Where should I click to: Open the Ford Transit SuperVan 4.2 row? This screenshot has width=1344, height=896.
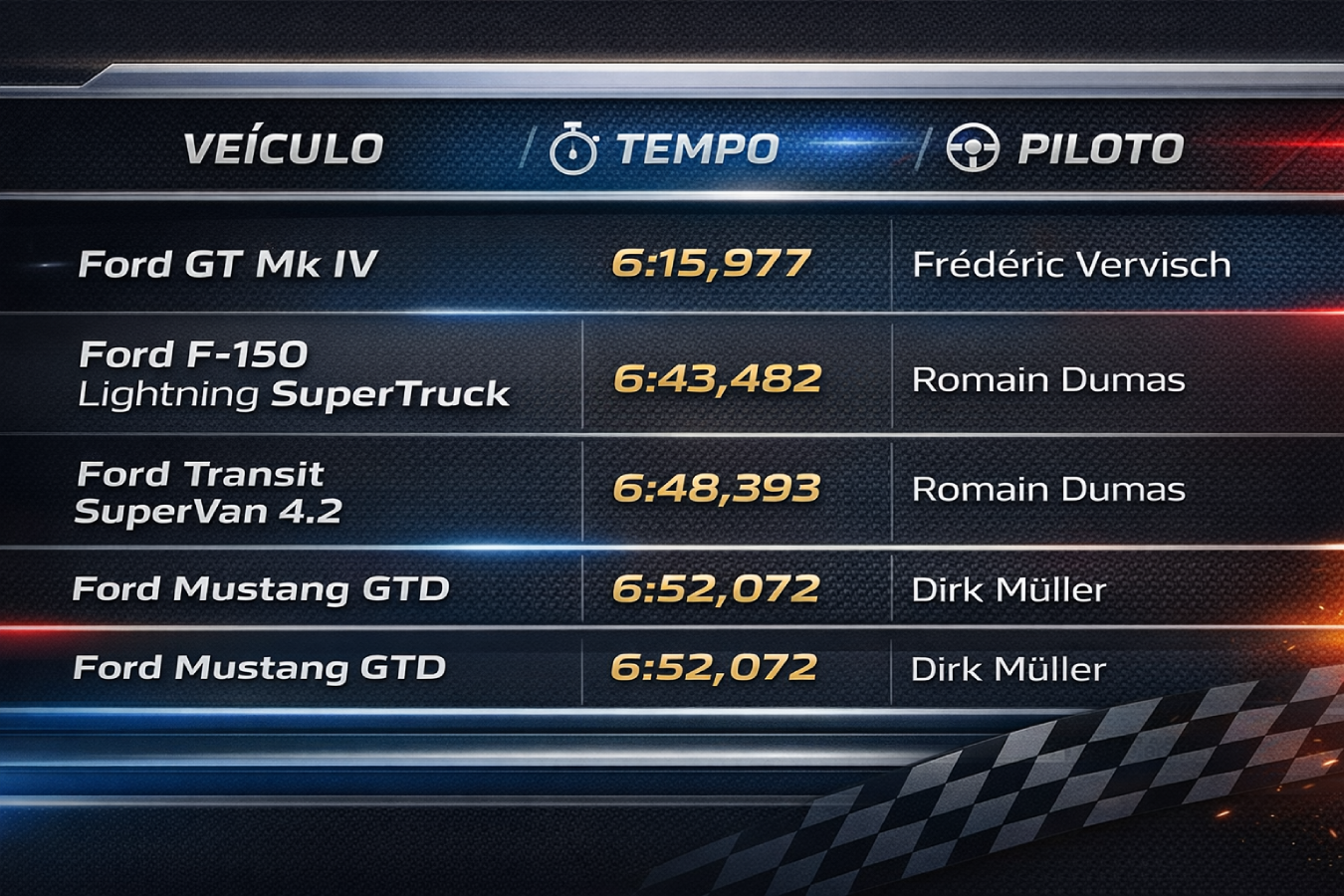208,492
